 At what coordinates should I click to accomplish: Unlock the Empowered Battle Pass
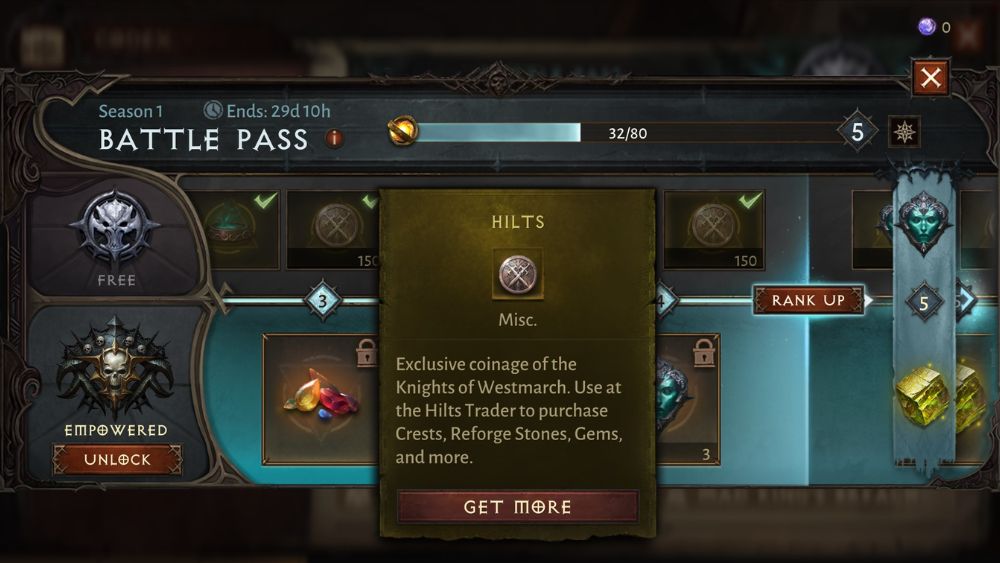tap(117, 460)
